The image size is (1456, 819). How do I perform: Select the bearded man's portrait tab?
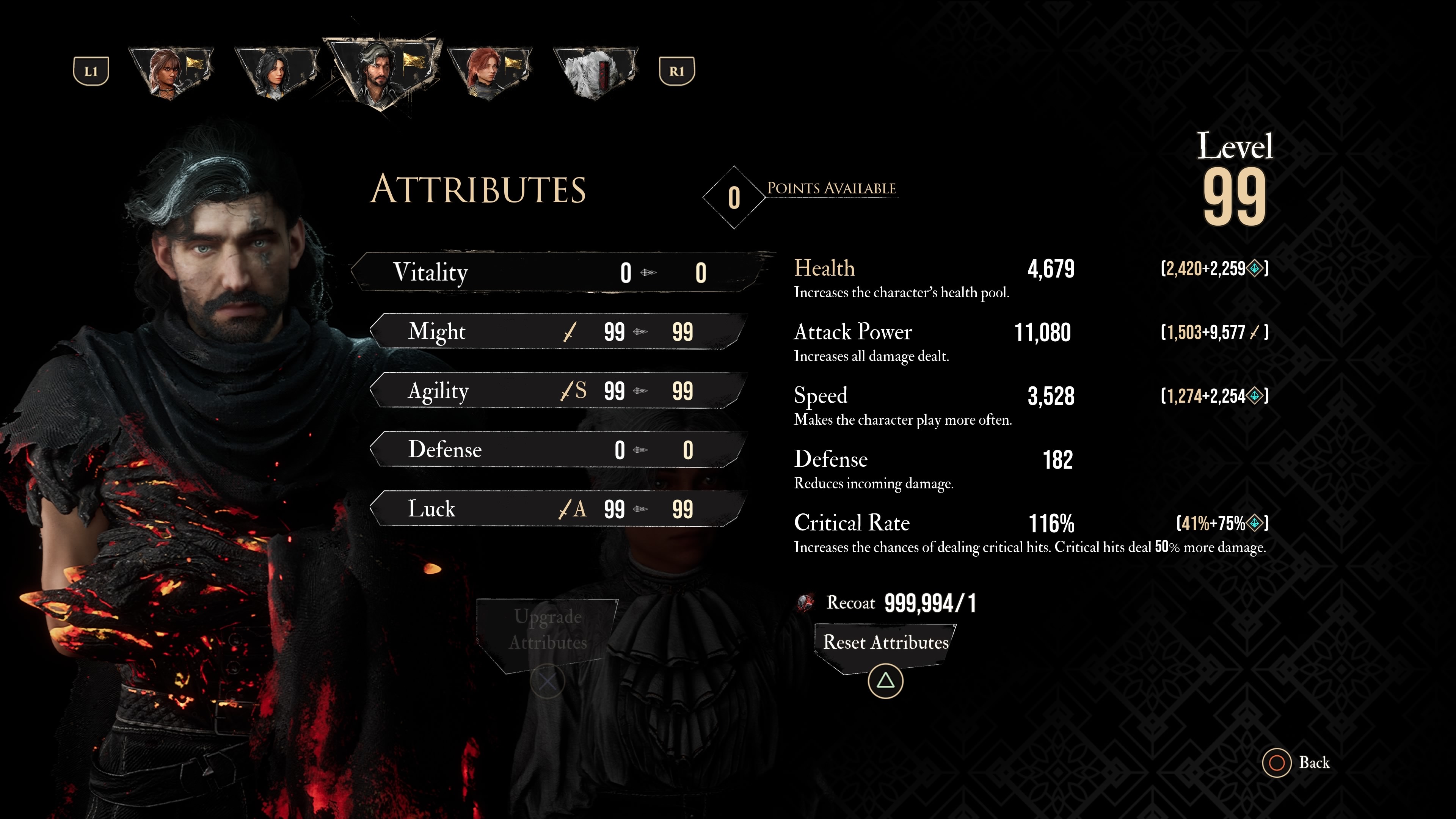click(x=382, y=71)
